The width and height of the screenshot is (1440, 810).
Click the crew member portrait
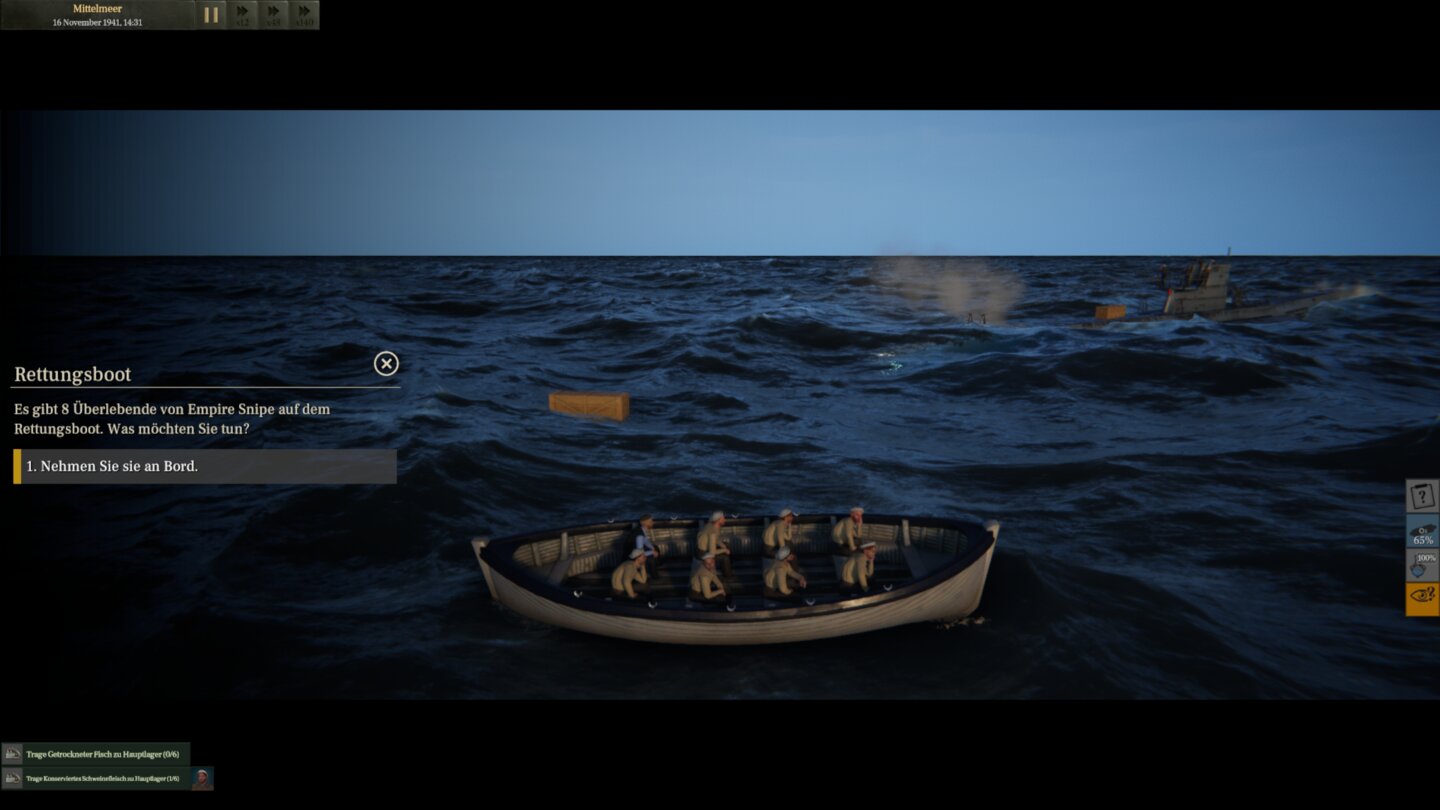point(202,778)
